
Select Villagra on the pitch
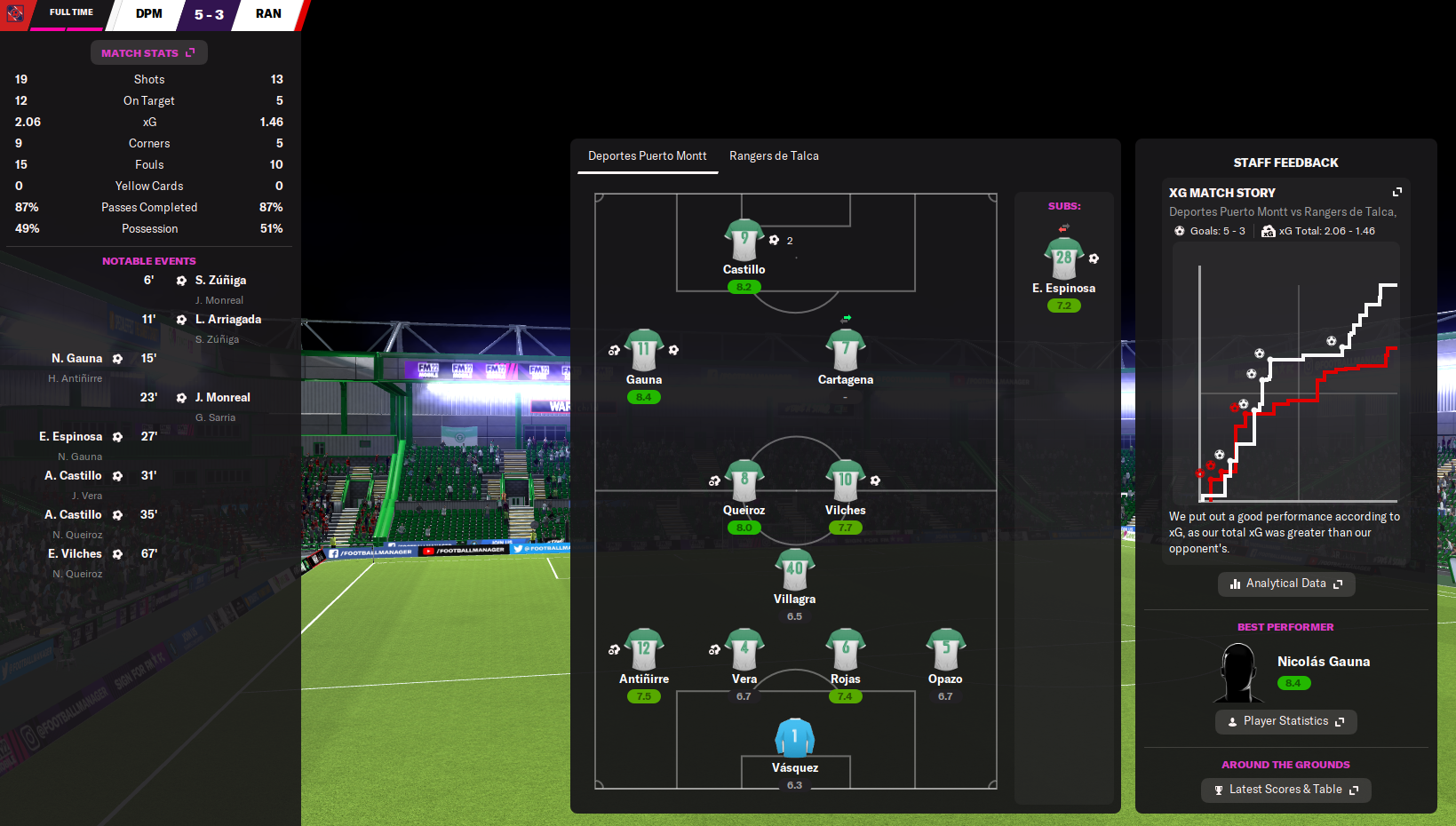[794, 570]
